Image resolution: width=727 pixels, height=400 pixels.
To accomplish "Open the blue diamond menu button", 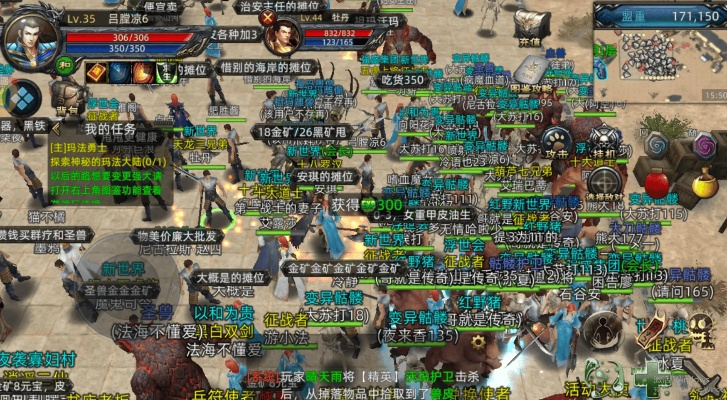I will coord(20,100).
